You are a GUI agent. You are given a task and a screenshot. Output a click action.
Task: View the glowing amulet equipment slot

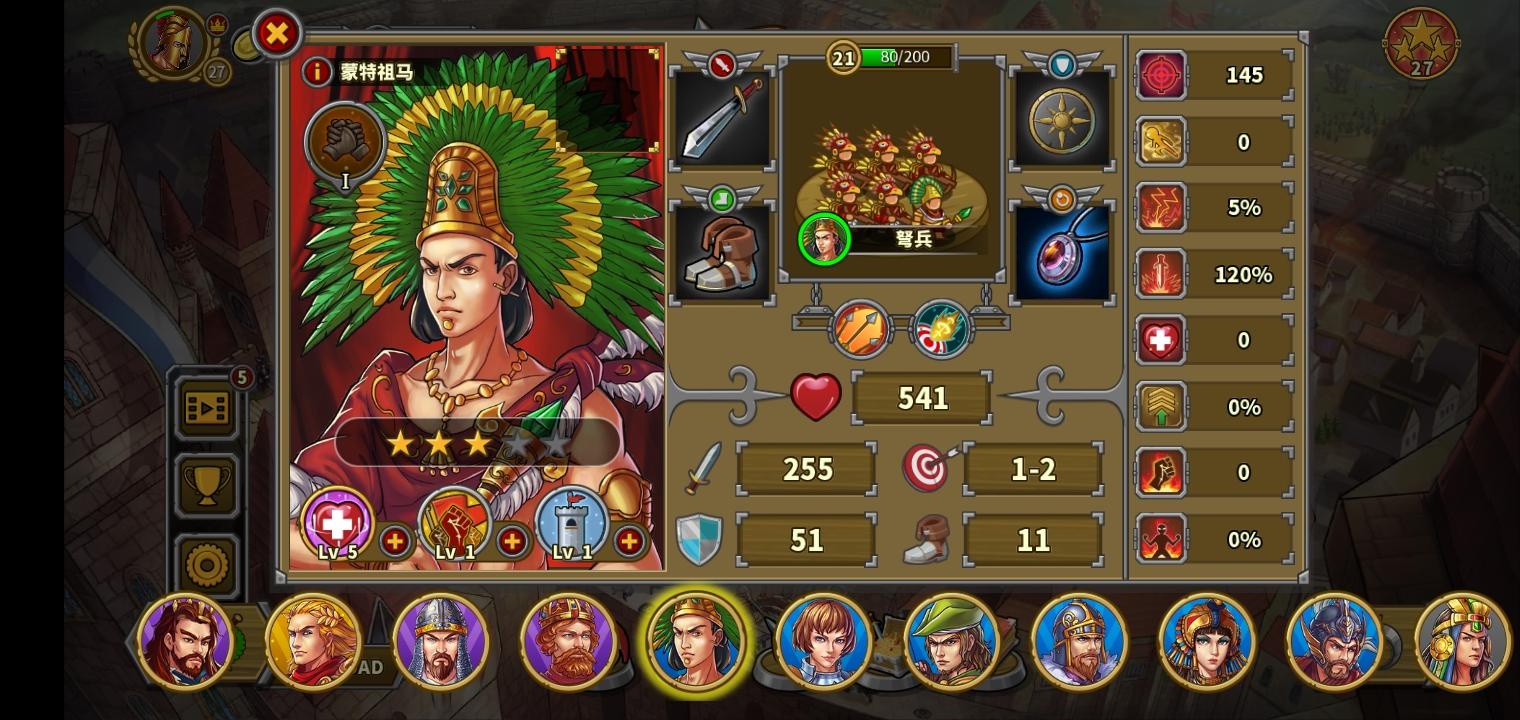pyautogui.click(x=1062, y=248)
